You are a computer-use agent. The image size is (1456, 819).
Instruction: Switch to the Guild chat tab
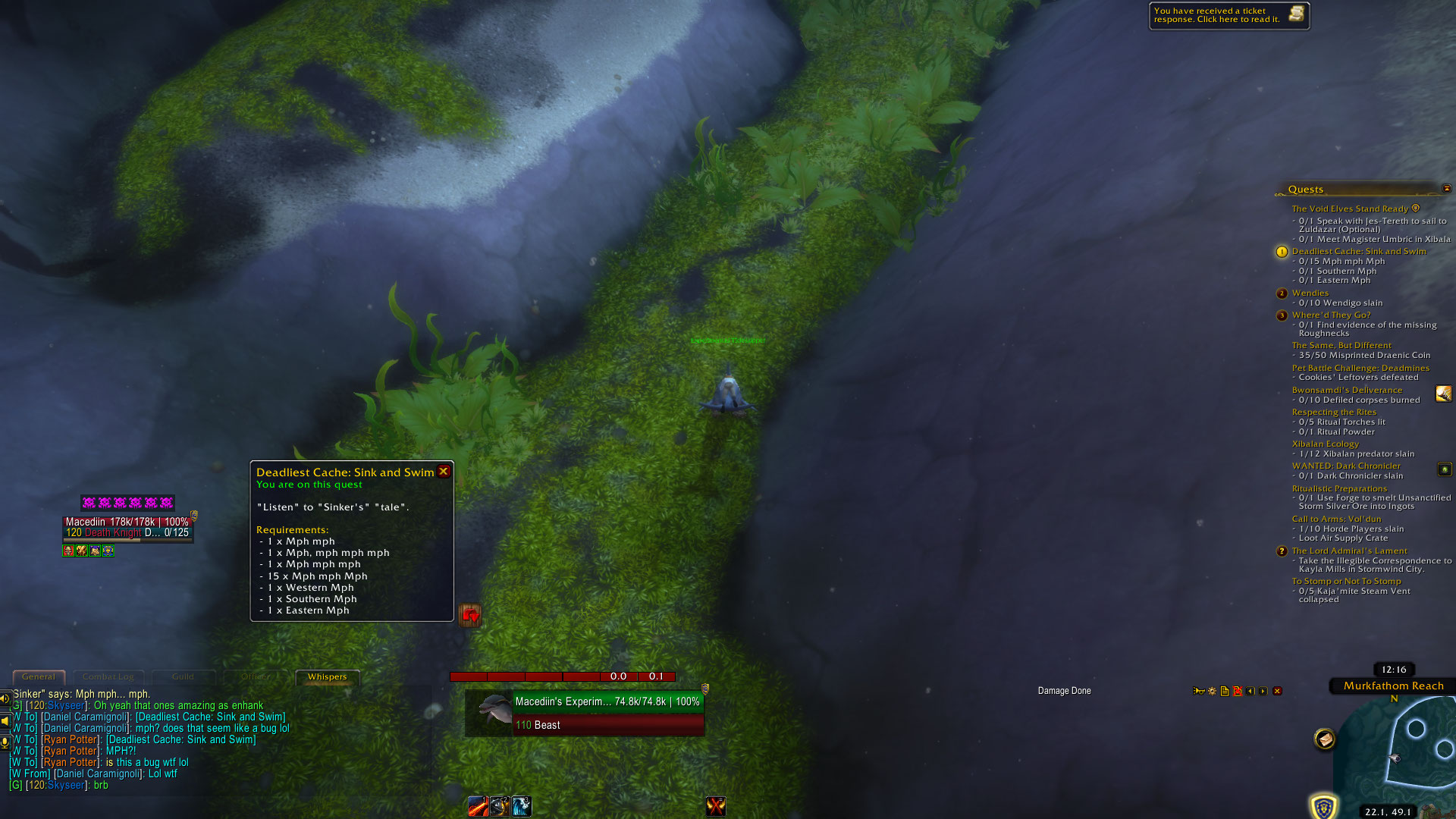point(183,677)
